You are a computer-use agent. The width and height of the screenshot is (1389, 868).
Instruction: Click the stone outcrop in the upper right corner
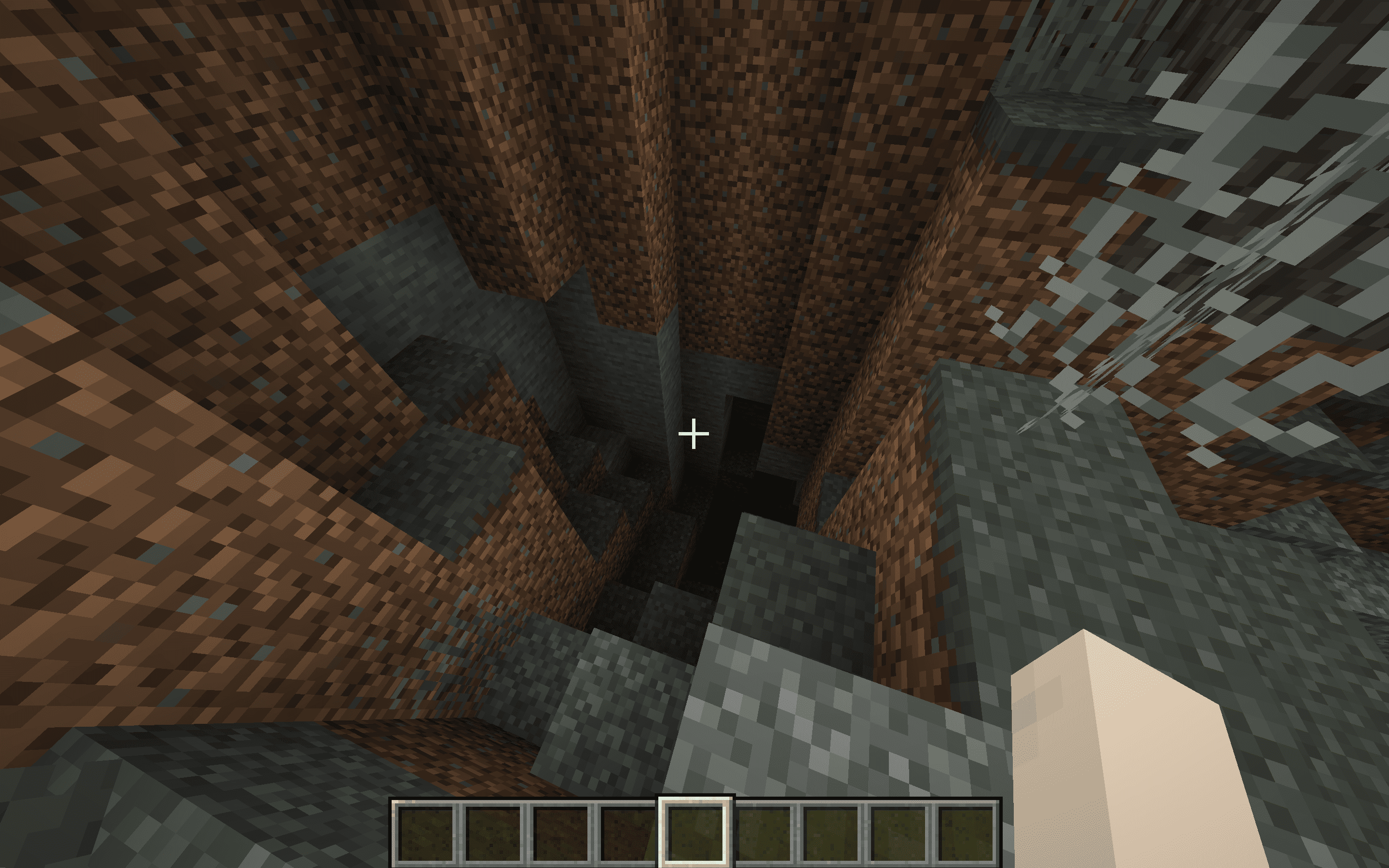click(1263, 86)
